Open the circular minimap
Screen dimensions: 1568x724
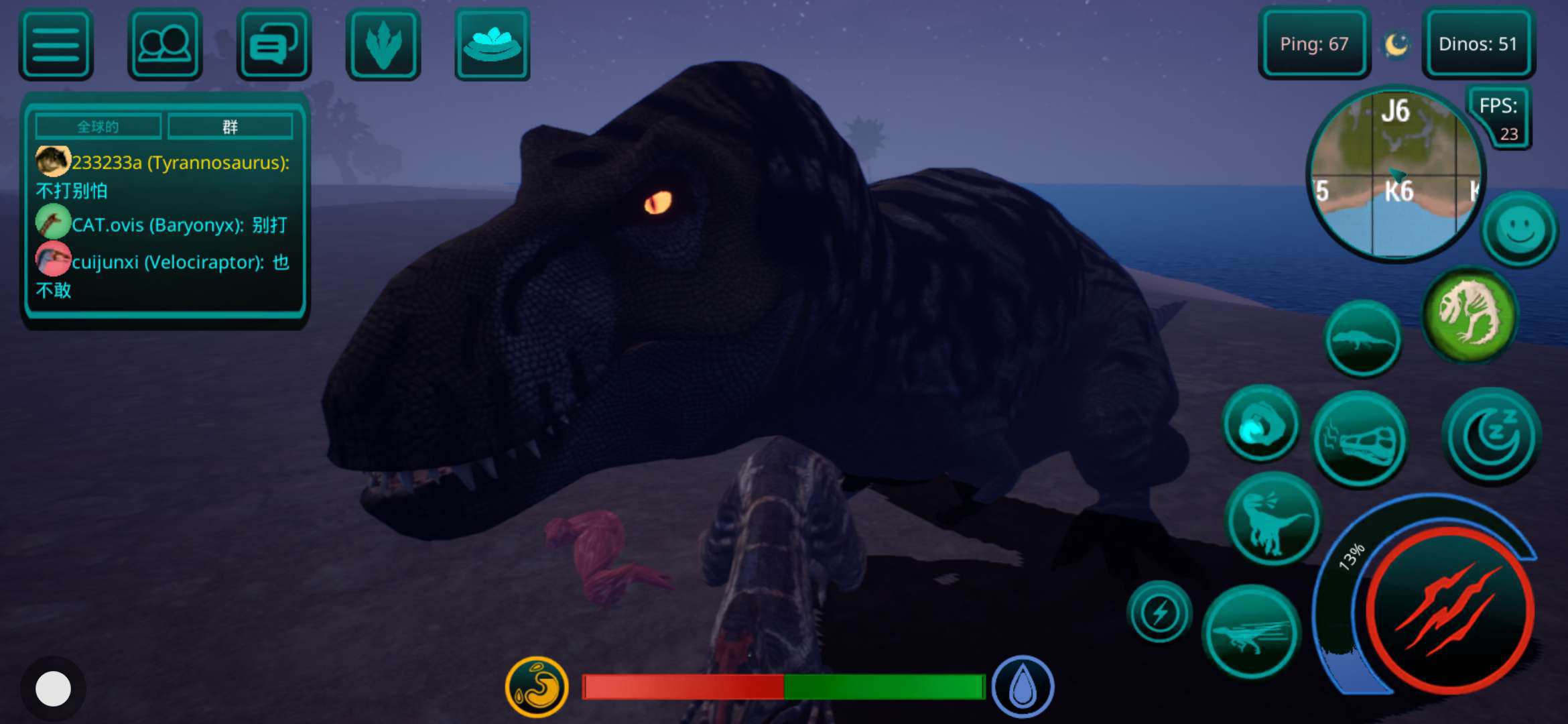pos(1397,174)
